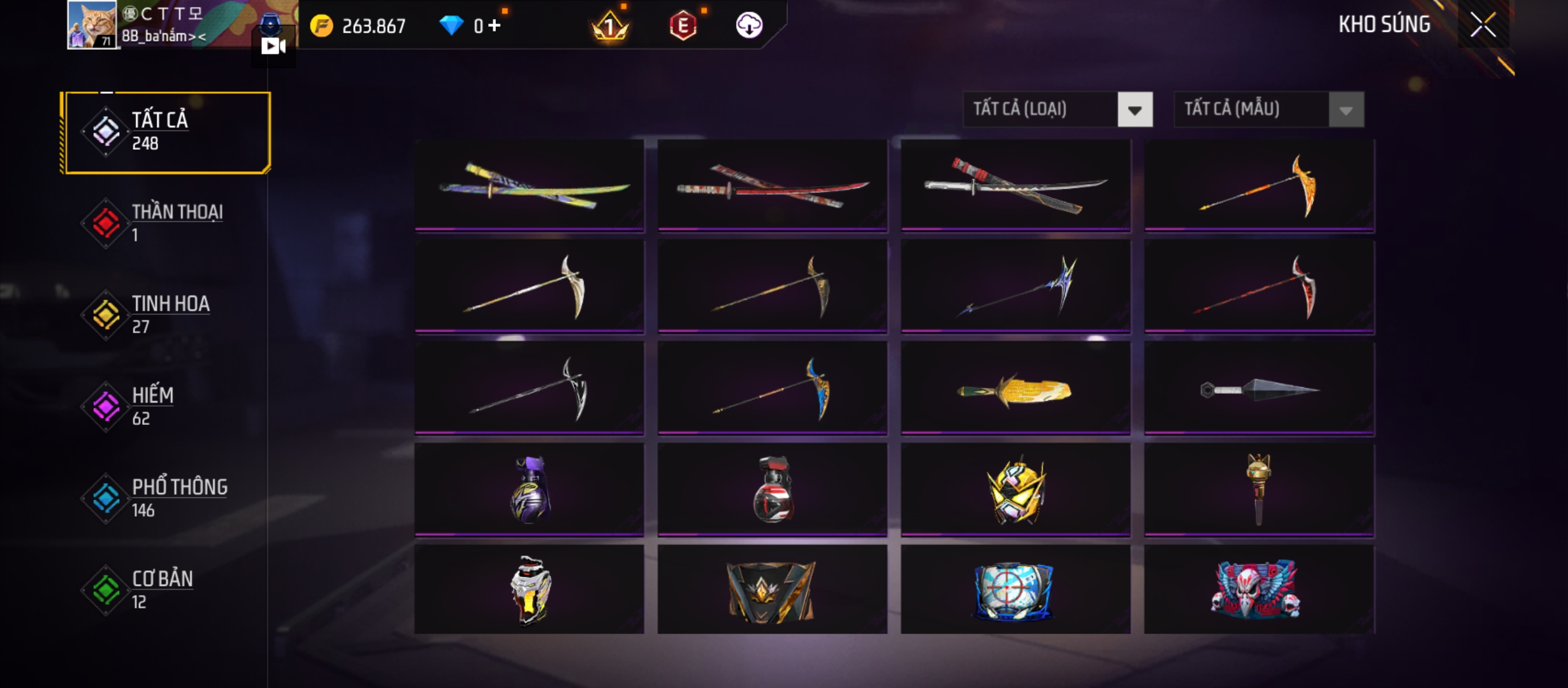Select the red winged skull loot box

point(1259,589)
